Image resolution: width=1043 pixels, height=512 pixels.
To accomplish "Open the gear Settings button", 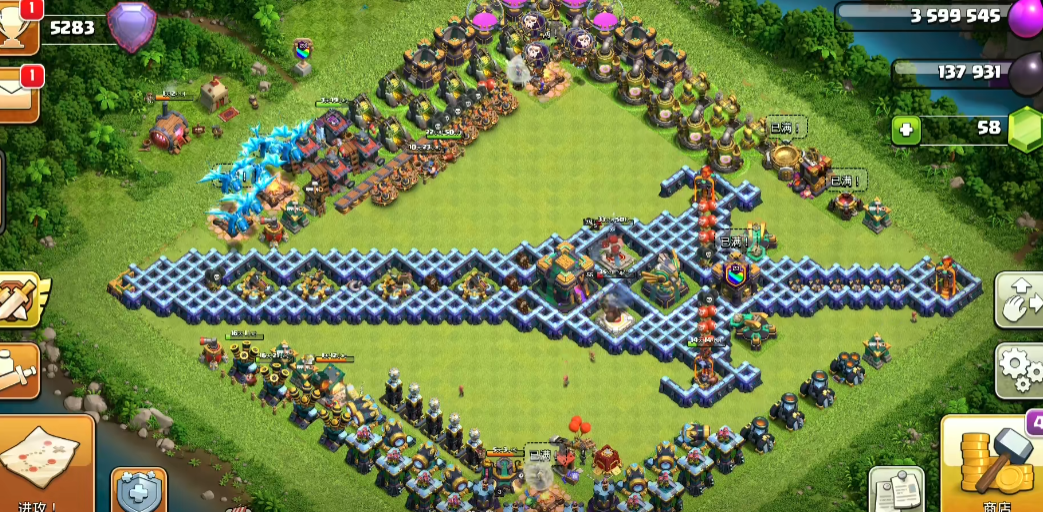I will point(1020,371).
